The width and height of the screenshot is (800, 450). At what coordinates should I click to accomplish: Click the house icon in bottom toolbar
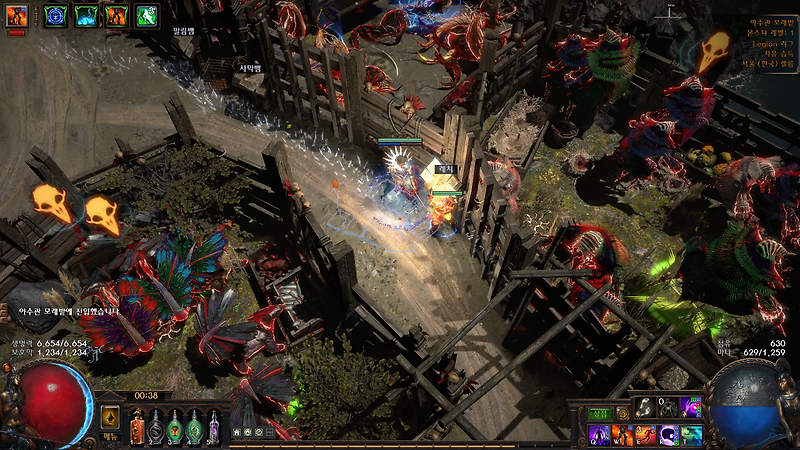(237, 432)
